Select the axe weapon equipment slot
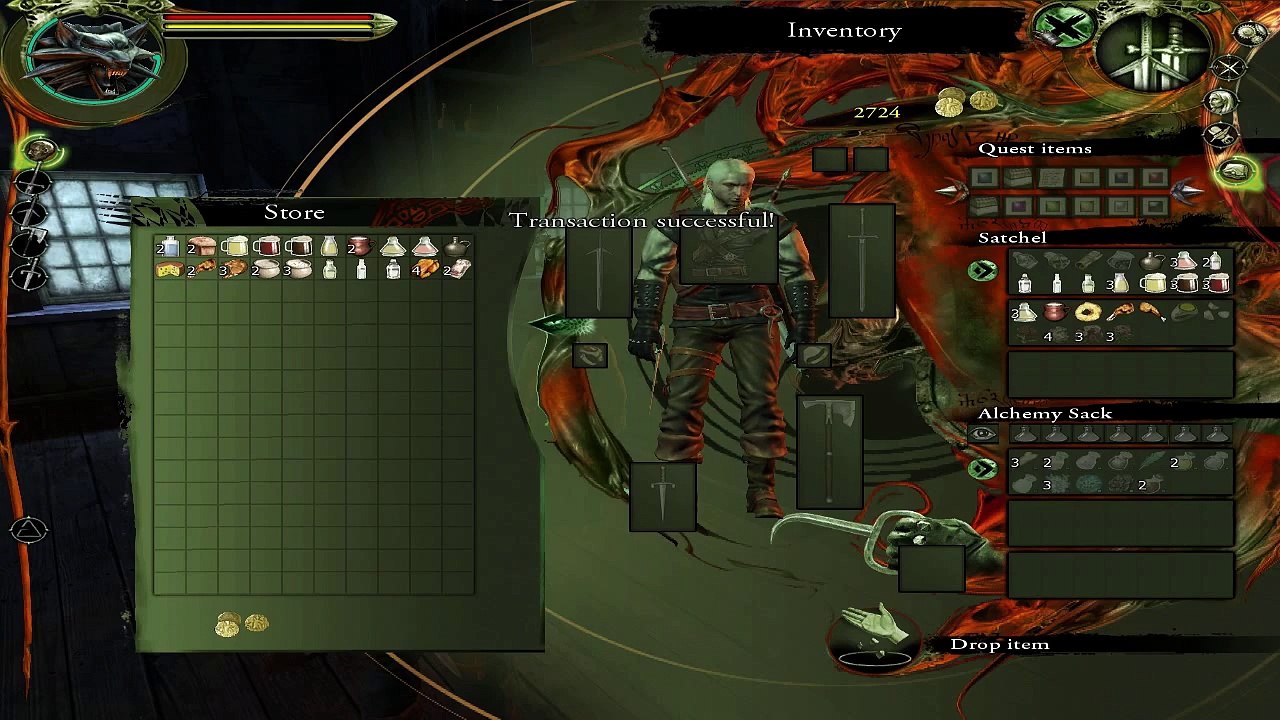Viewport: 1280px width, 720px height. pos(829,452)
